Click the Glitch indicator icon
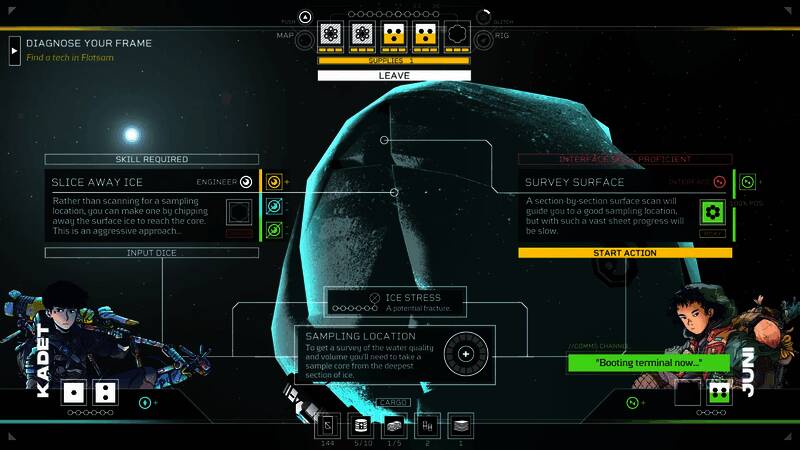The height and width of the screenshot is (450, 800). (x=484, y=16)
